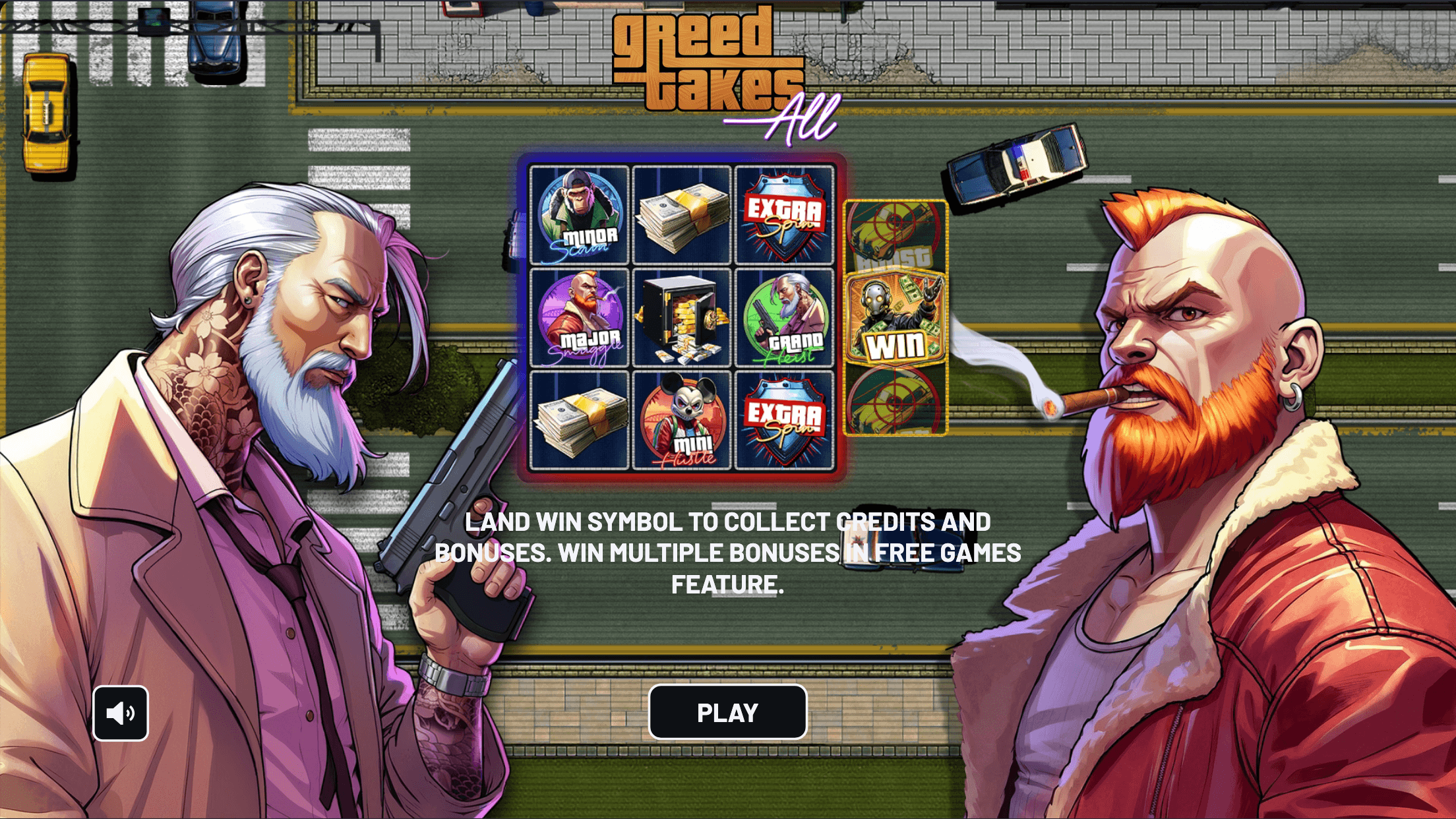Enable audio via the volume control
This screenshot has height=819, width=1456.
(121, 713)
